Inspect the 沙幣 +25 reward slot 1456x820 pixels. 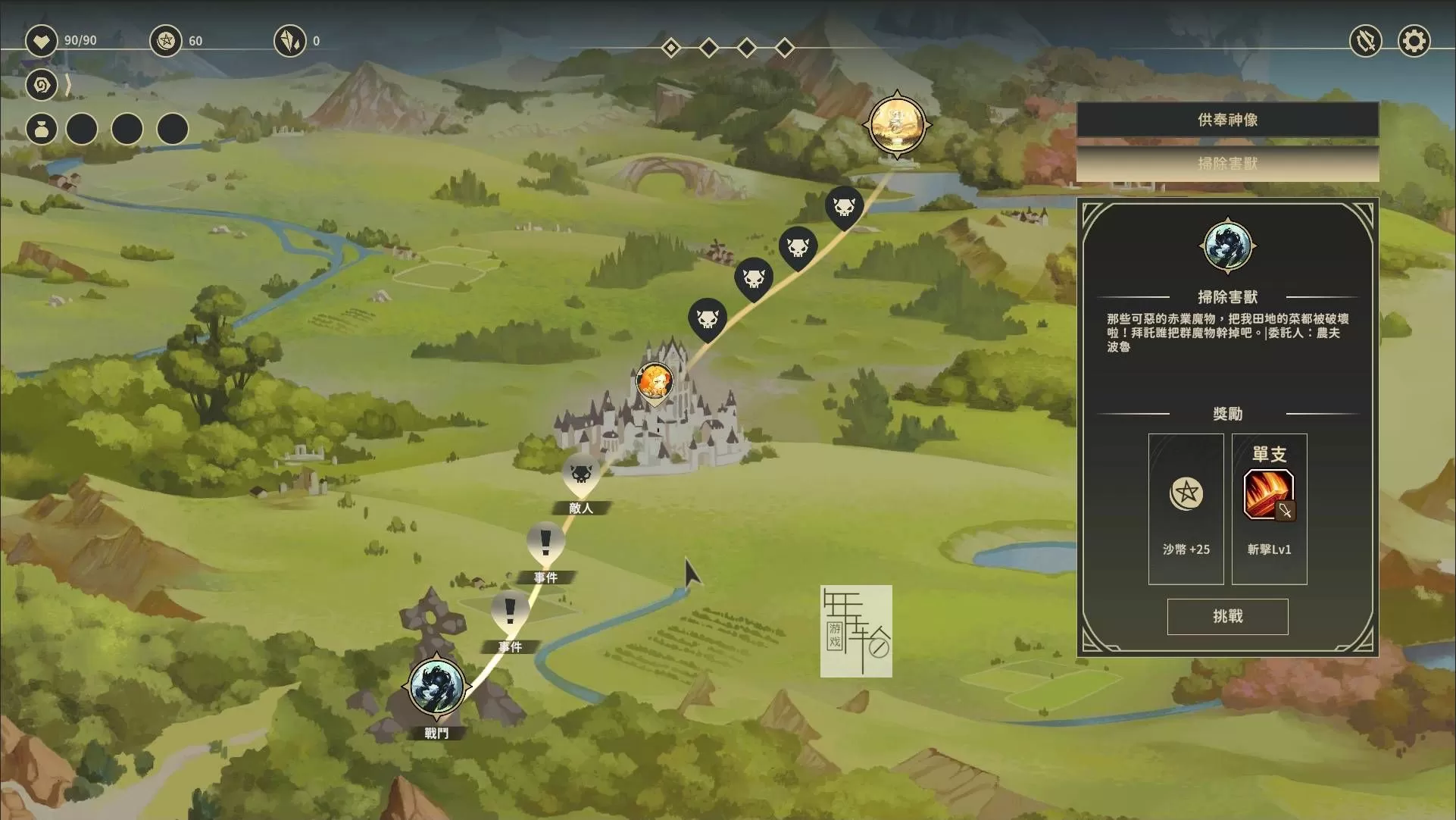[x=1186, y=509]
